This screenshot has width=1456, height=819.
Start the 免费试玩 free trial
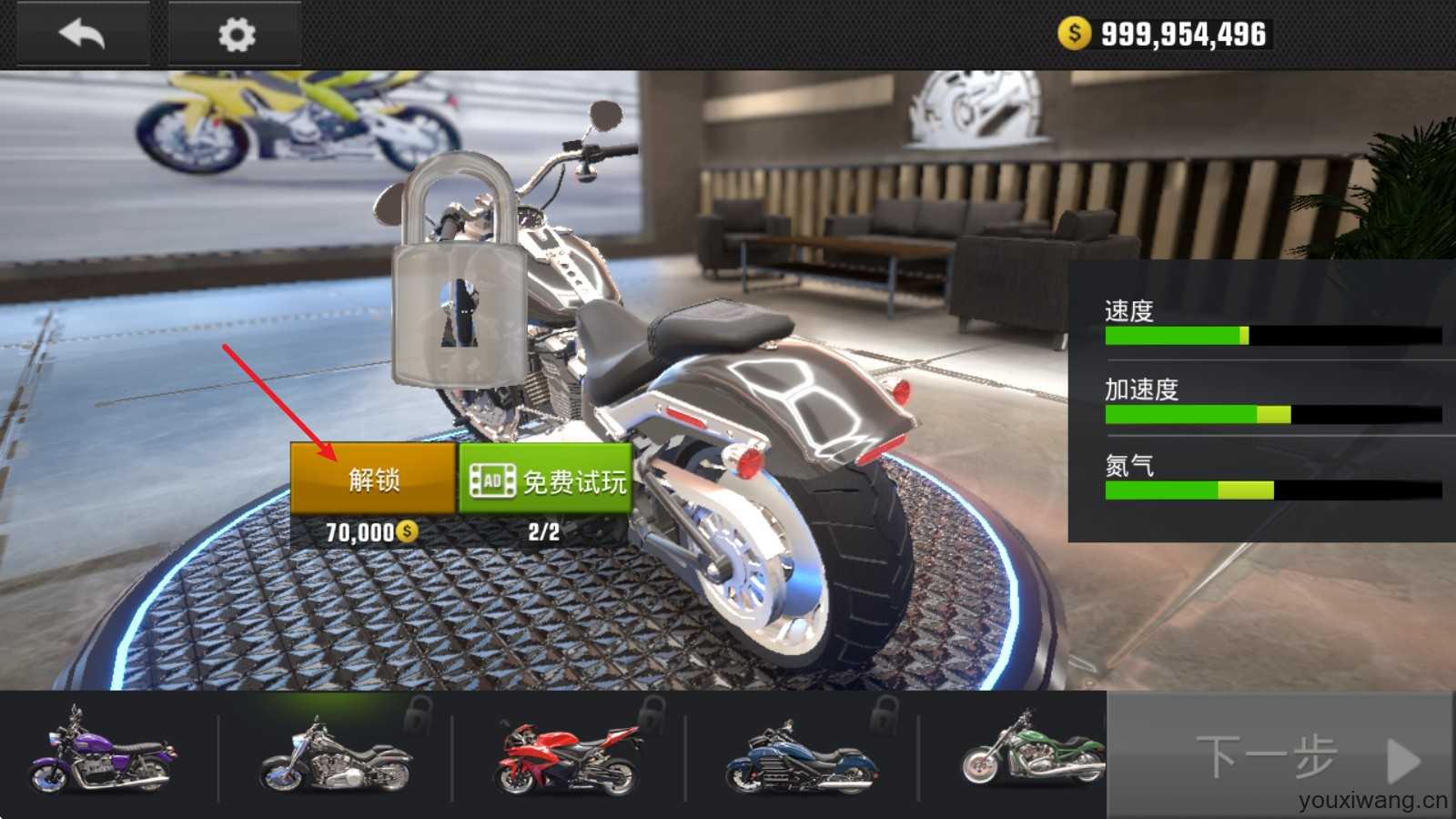[546, 480]
